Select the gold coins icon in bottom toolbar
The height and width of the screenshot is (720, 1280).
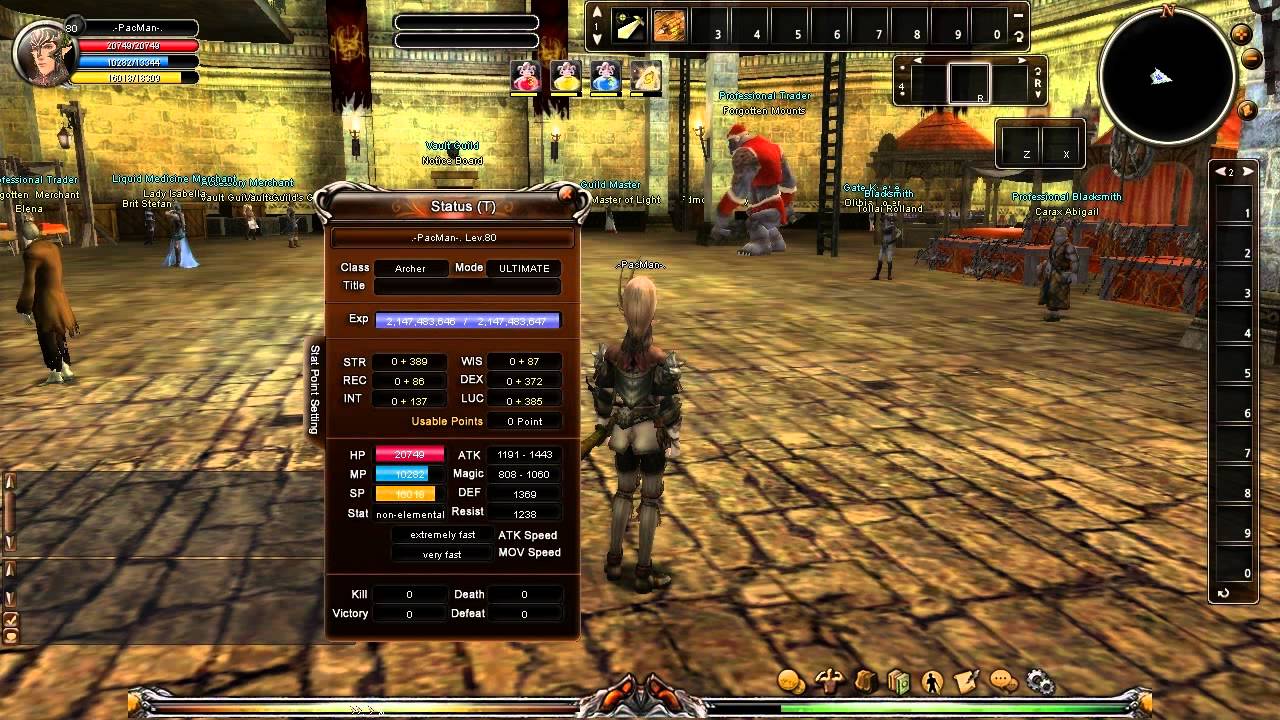click(x=790, y=678)
